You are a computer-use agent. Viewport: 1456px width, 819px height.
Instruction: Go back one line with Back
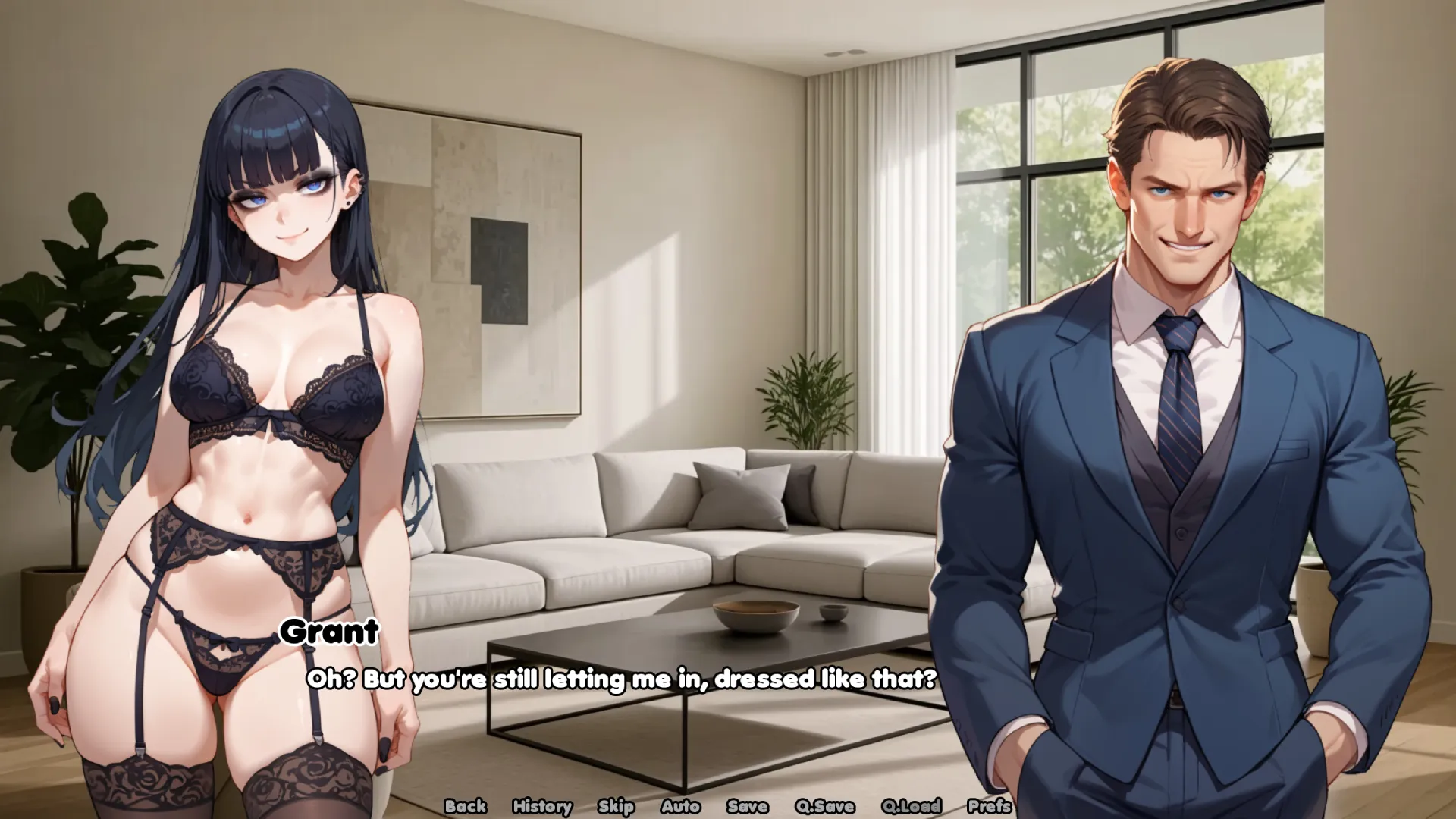pyautogui.click(x=465, y=806)
